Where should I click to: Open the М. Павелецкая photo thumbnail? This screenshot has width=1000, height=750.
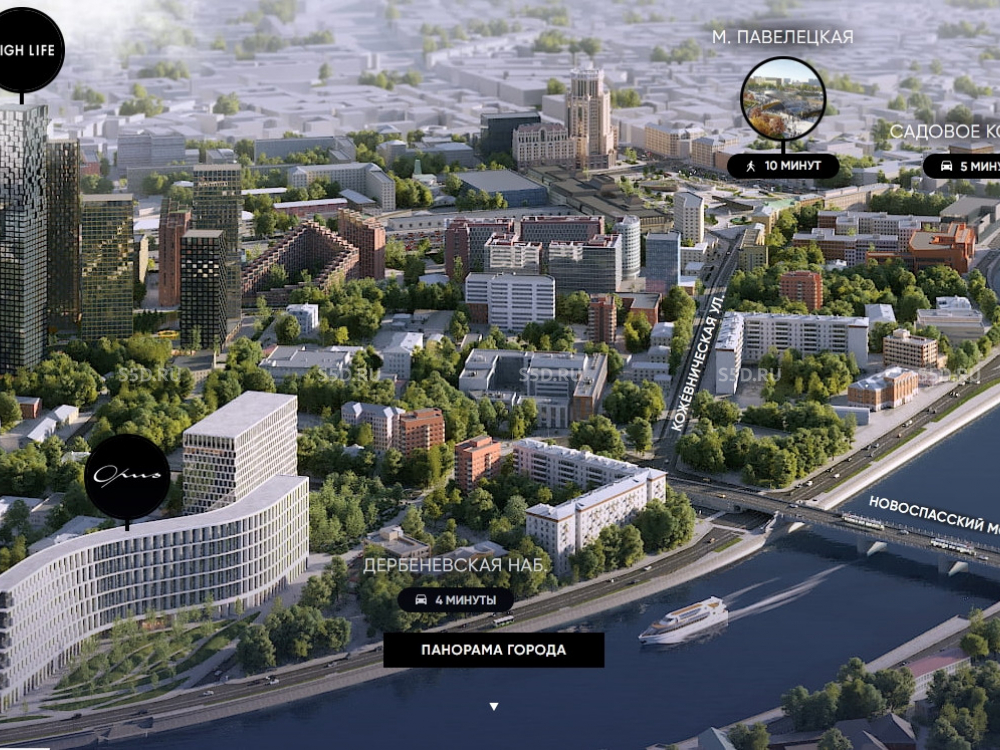pos(783,99)
